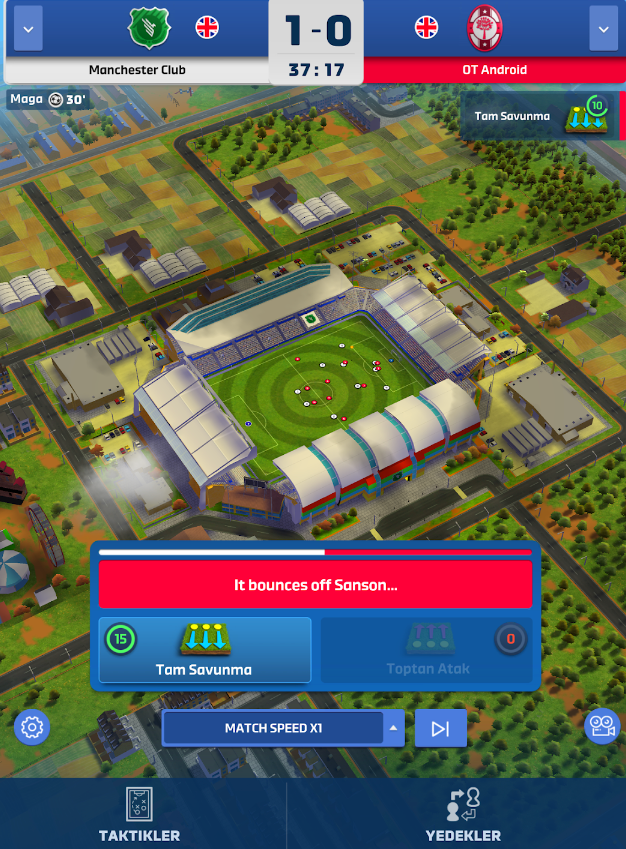Viewport: 626px width, 849px height.
Task: Skip ahead with the fast-forward button
Action: pyautogui.click(x=440, y=728)
